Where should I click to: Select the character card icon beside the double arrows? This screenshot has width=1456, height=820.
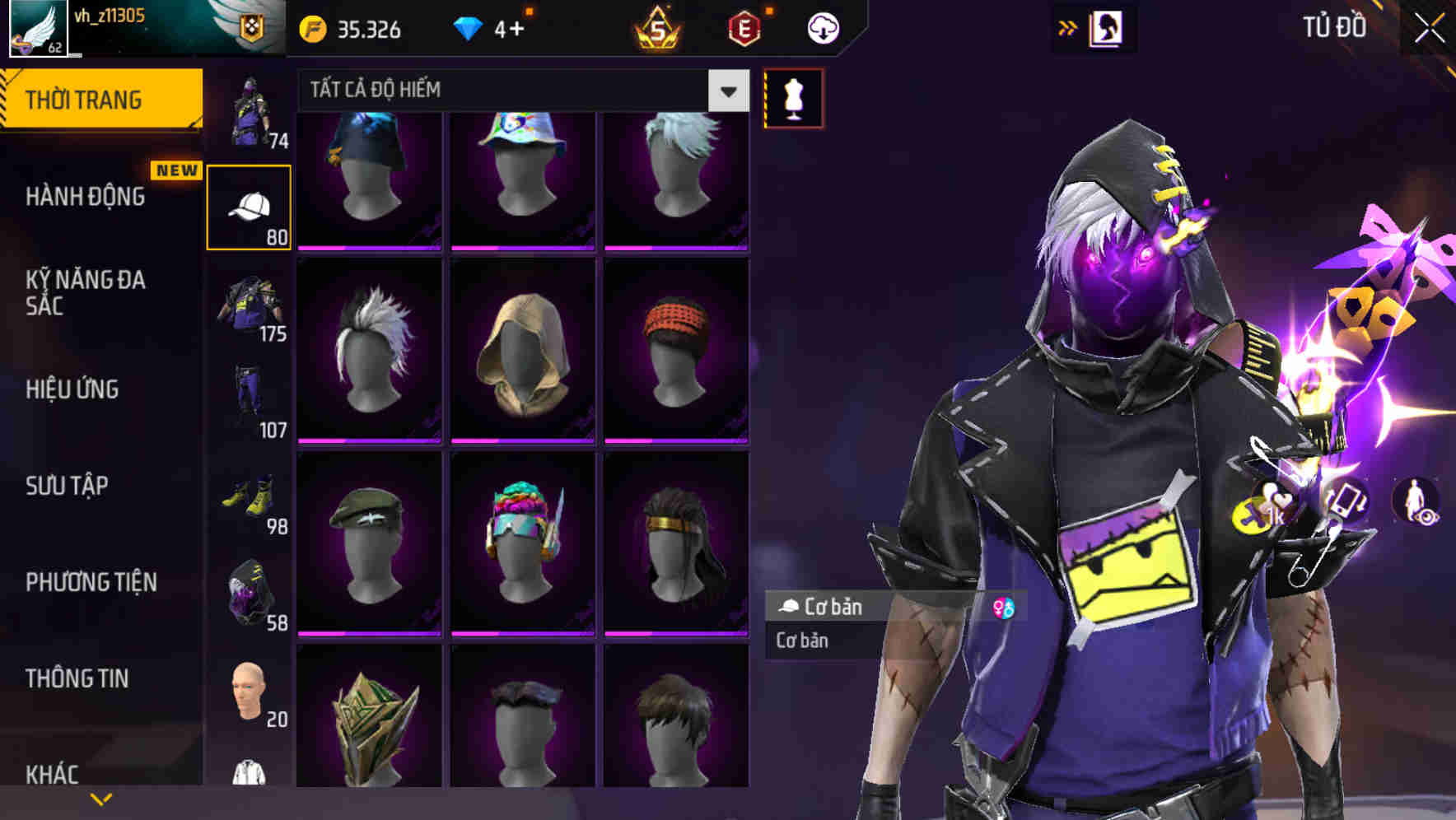tap(1107, 27)
